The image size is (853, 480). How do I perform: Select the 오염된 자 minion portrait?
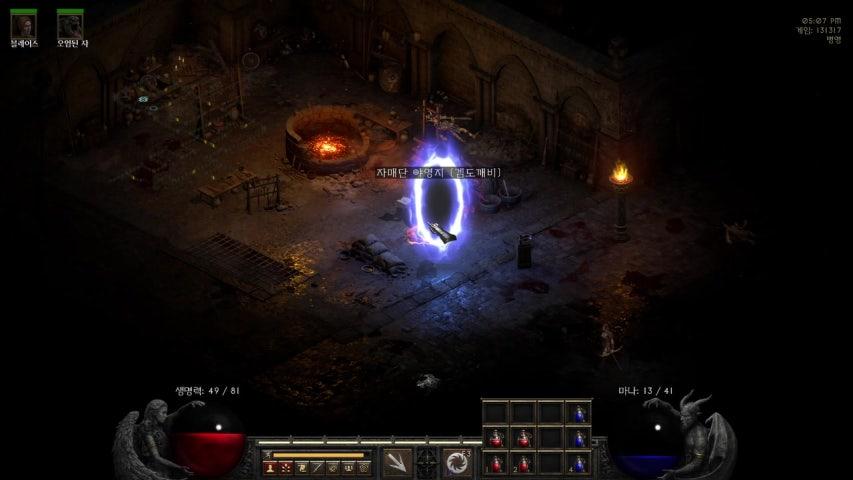point(70,24)
